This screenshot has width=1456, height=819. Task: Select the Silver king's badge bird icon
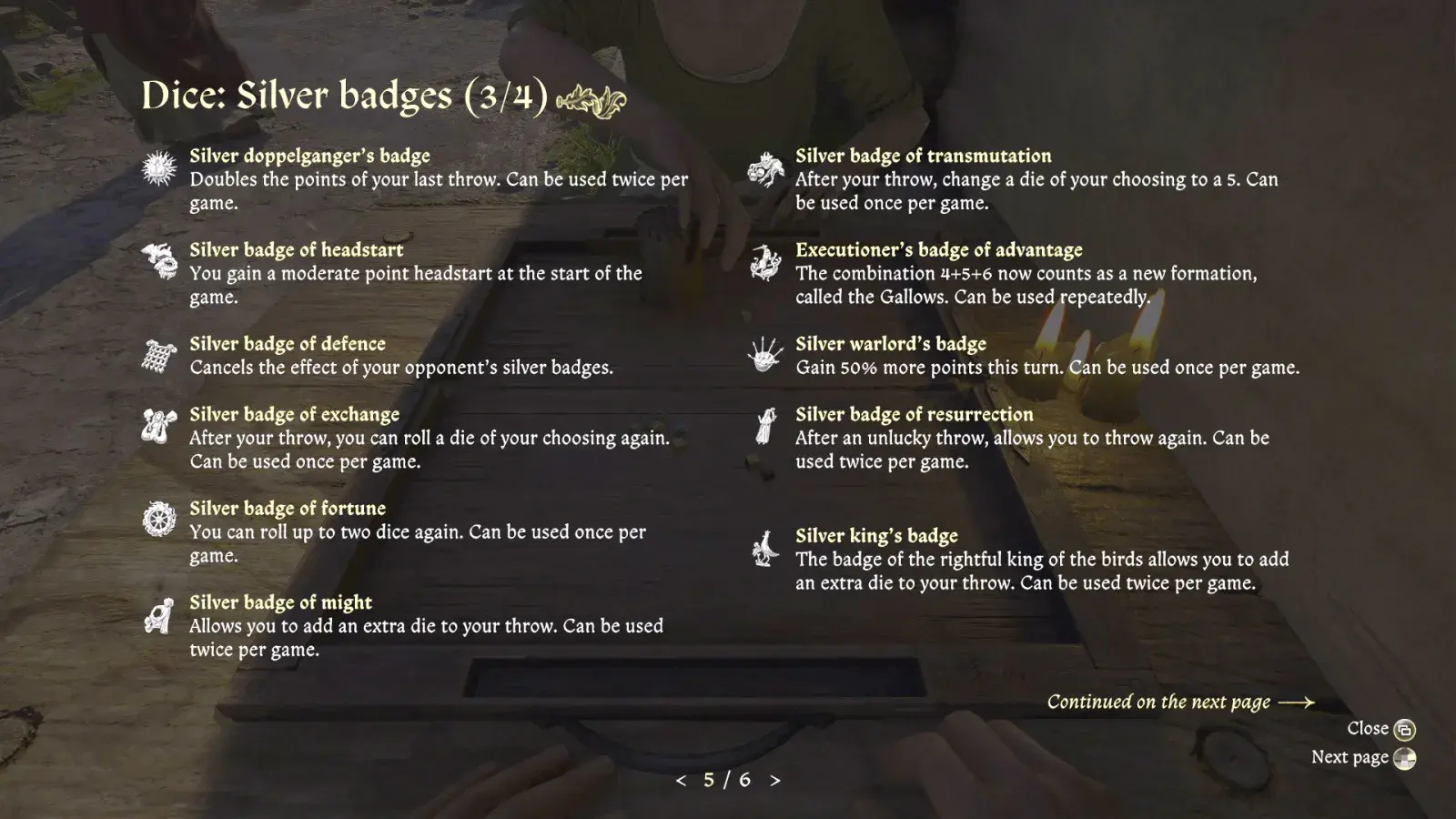764,547
